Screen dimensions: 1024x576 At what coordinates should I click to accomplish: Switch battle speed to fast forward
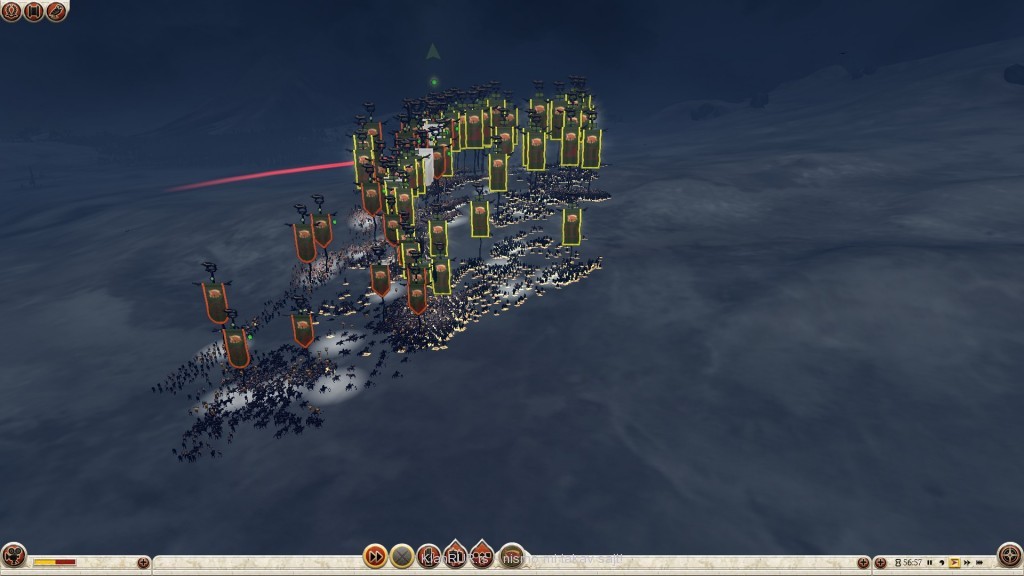[967, 562]
